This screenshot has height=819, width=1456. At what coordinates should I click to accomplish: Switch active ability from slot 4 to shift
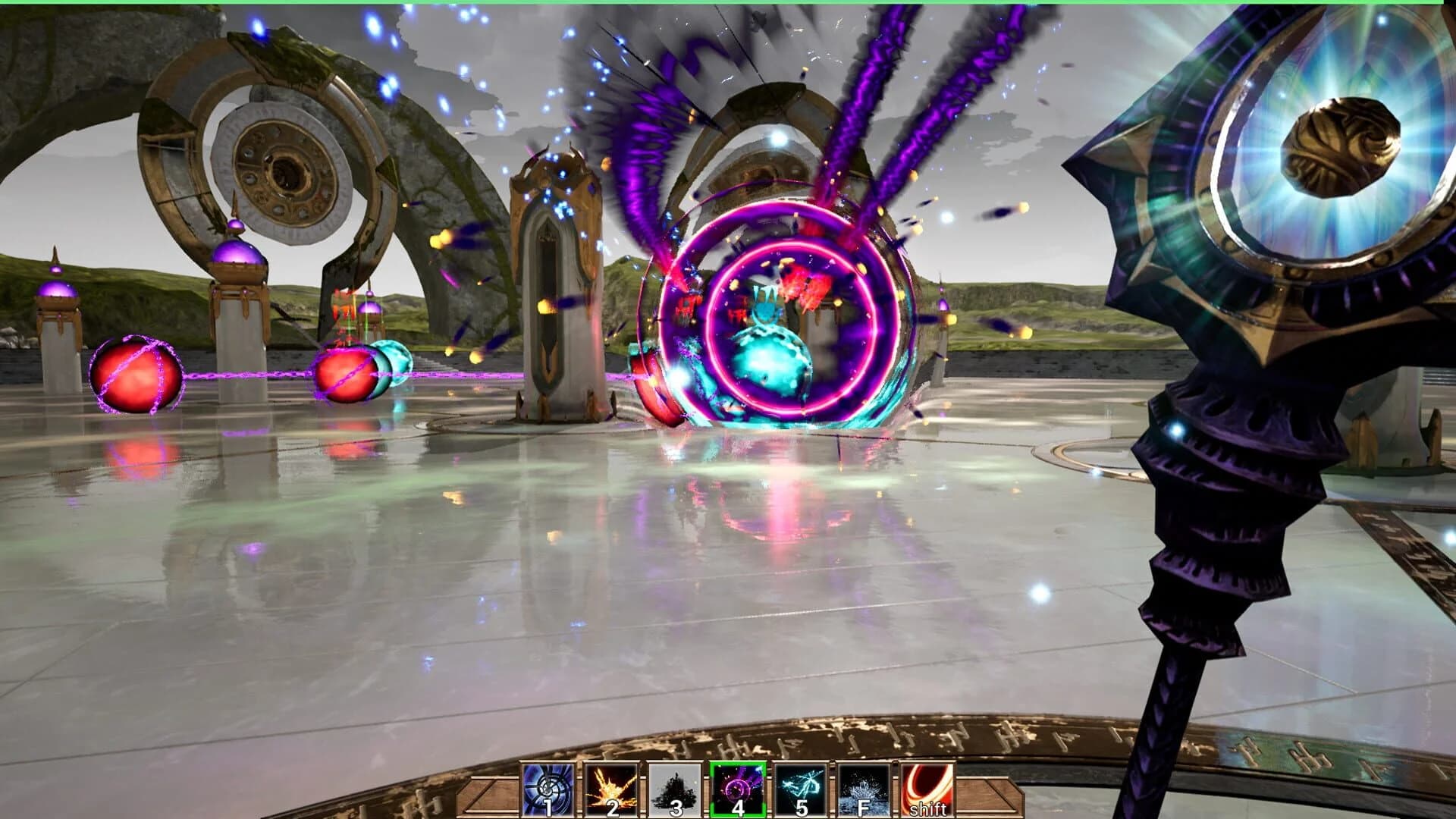927,789
